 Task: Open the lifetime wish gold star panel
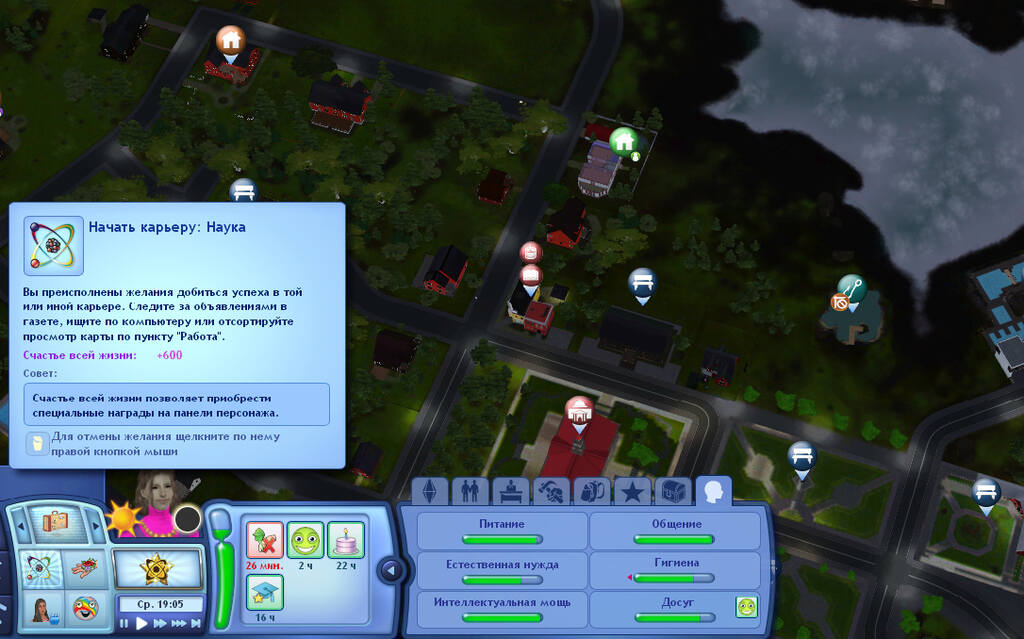point(156,569)
